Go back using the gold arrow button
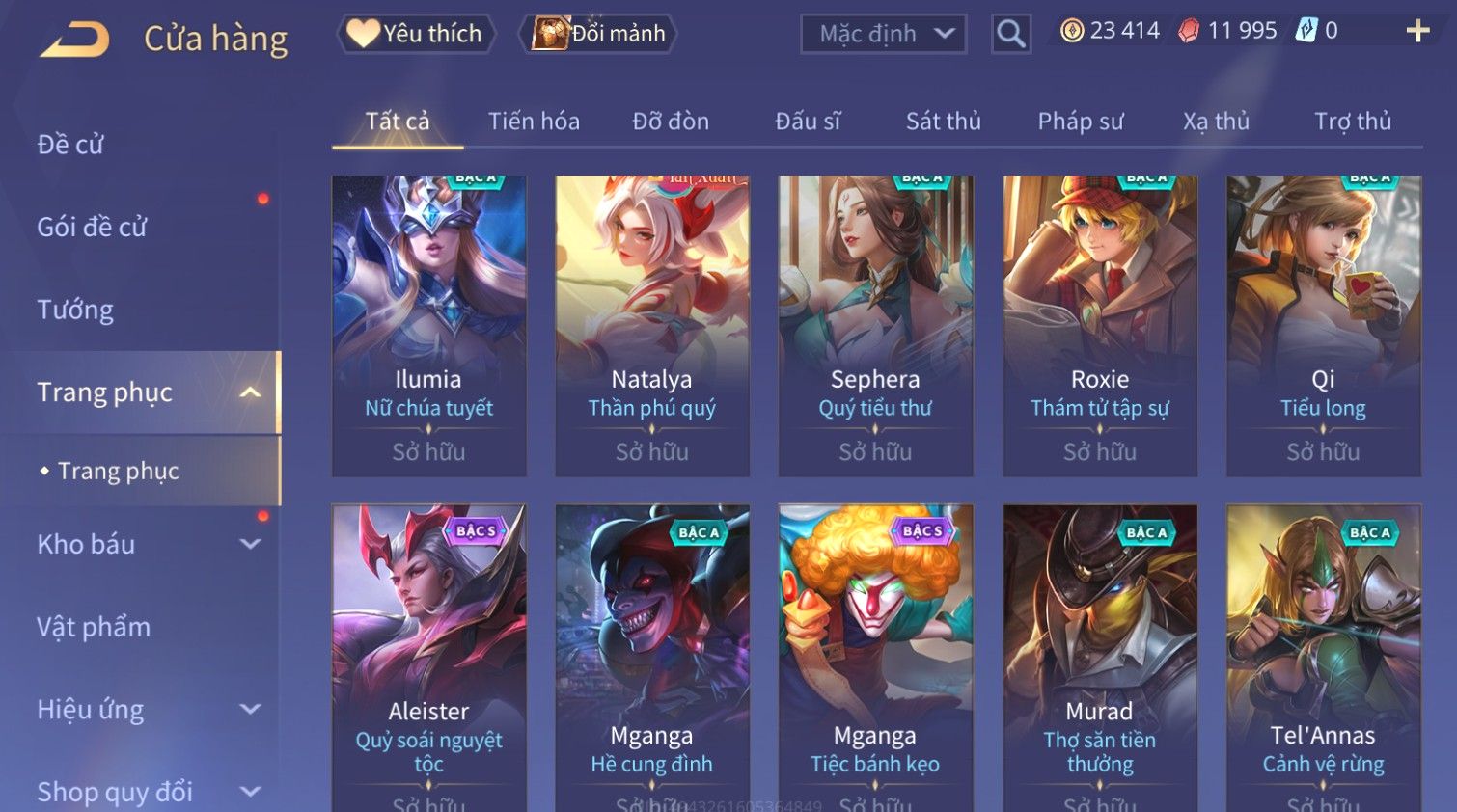Screen dimensions: 1457x812 pyautogui.click(x=75, y=40)
